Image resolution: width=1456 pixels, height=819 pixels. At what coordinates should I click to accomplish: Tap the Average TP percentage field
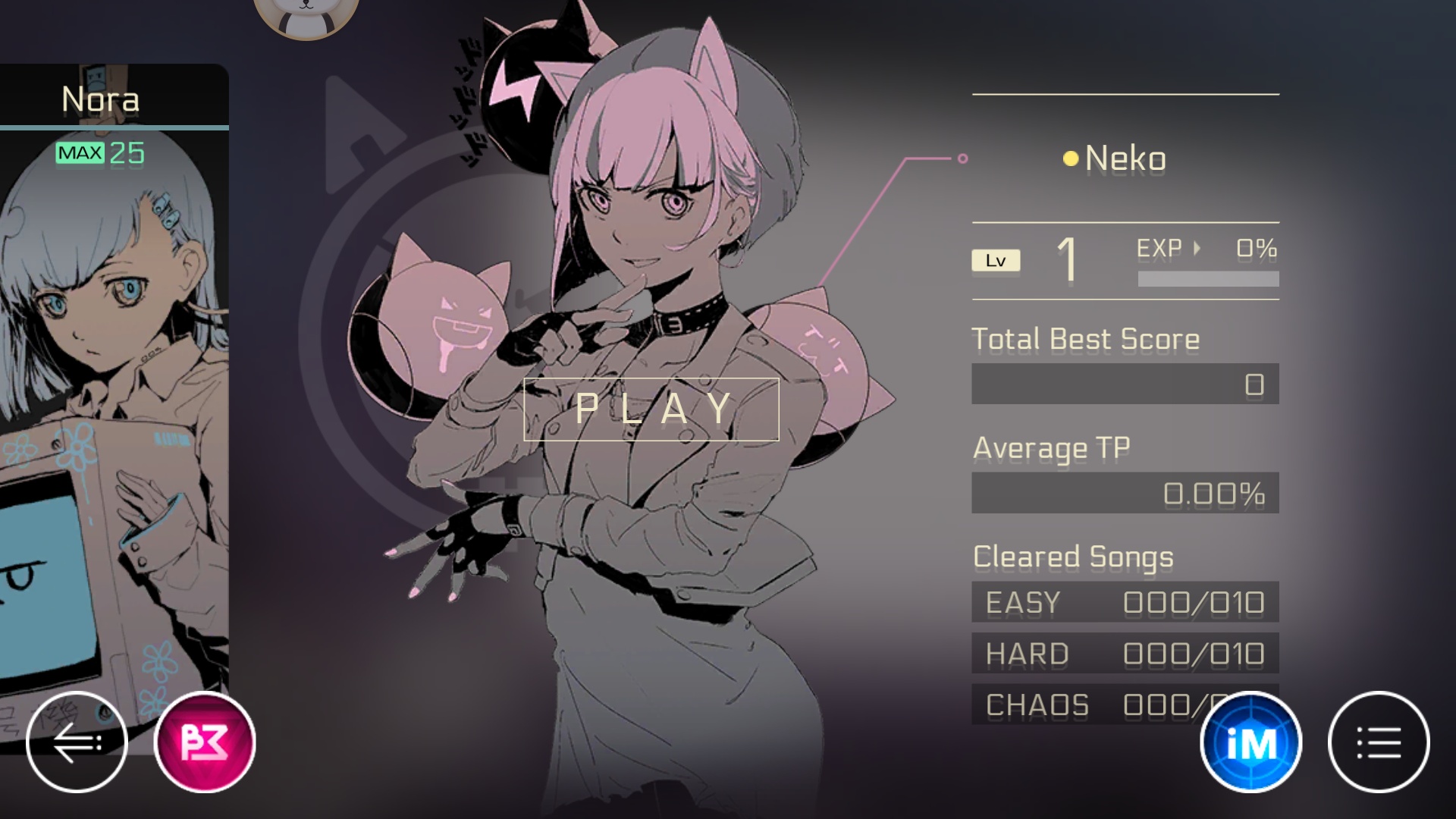[x=1126, y=494]
